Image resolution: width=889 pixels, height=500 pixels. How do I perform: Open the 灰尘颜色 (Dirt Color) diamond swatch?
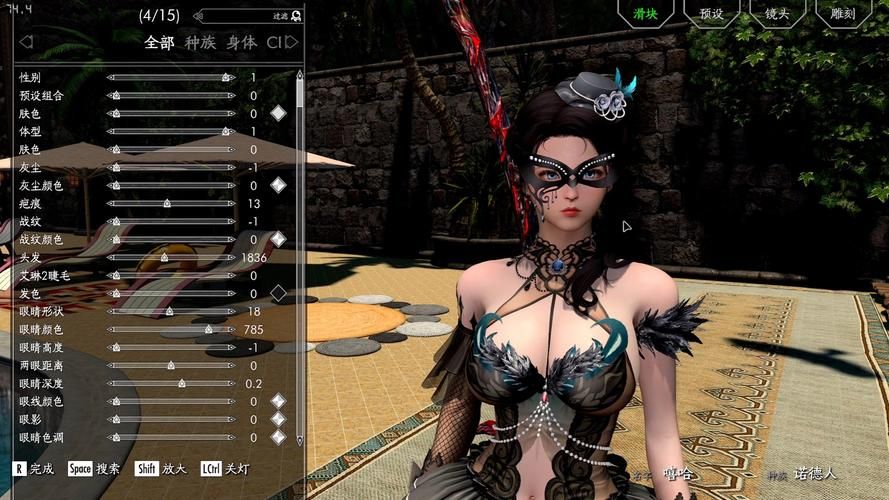tap(278, 185)
